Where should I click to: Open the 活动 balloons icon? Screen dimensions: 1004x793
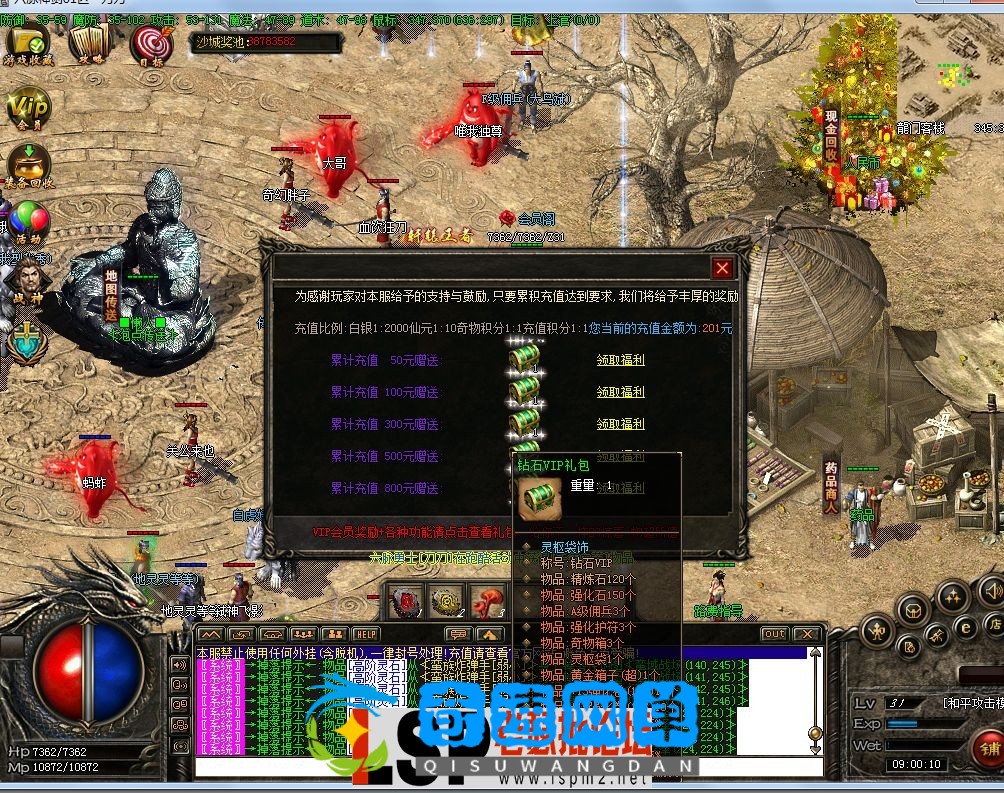pos(28,220)
